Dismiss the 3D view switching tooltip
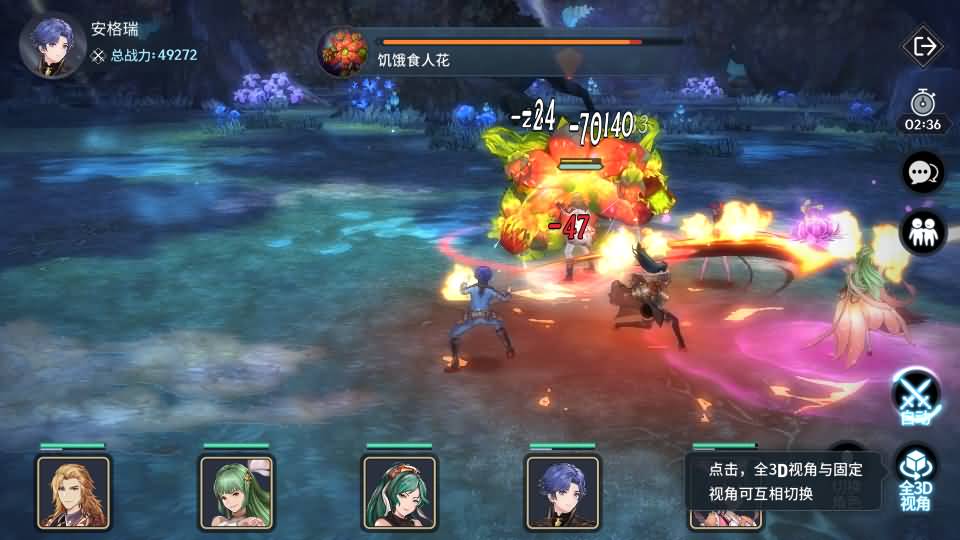This screenshot has height=540, width=960. (783, 481)
